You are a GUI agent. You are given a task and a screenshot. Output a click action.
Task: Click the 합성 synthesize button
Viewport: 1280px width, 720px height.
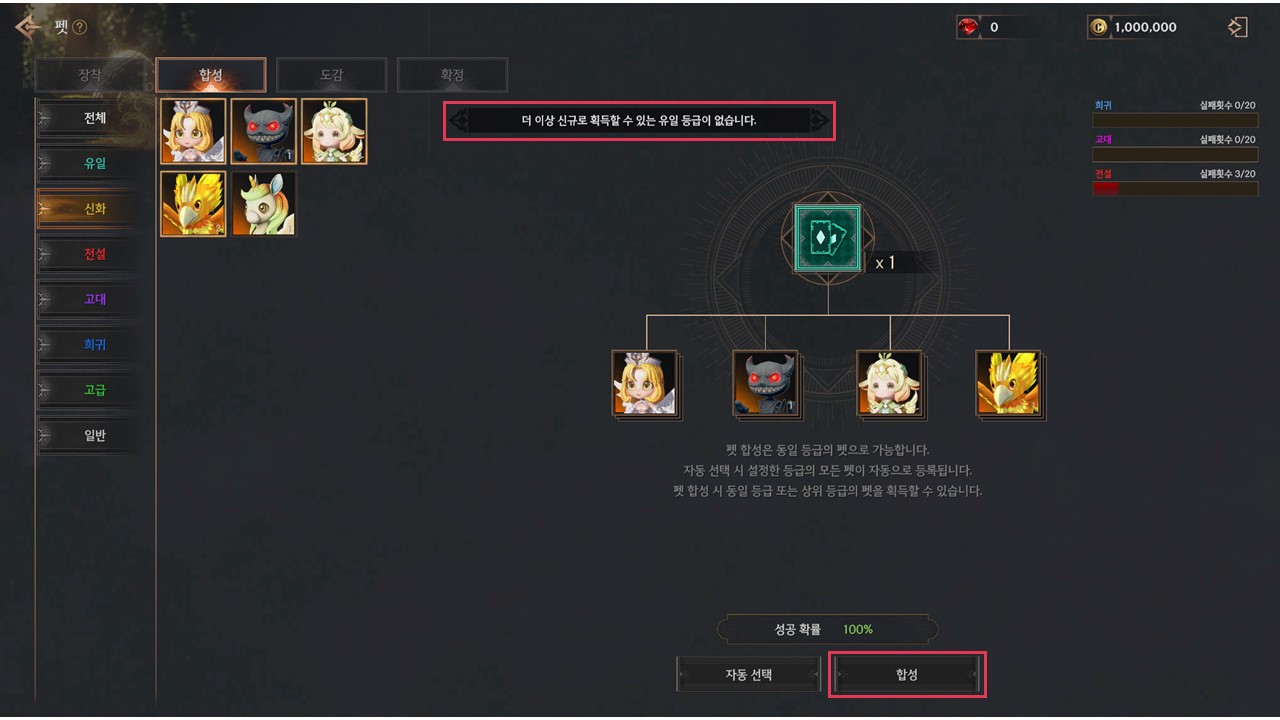click(x=907, y=675)
